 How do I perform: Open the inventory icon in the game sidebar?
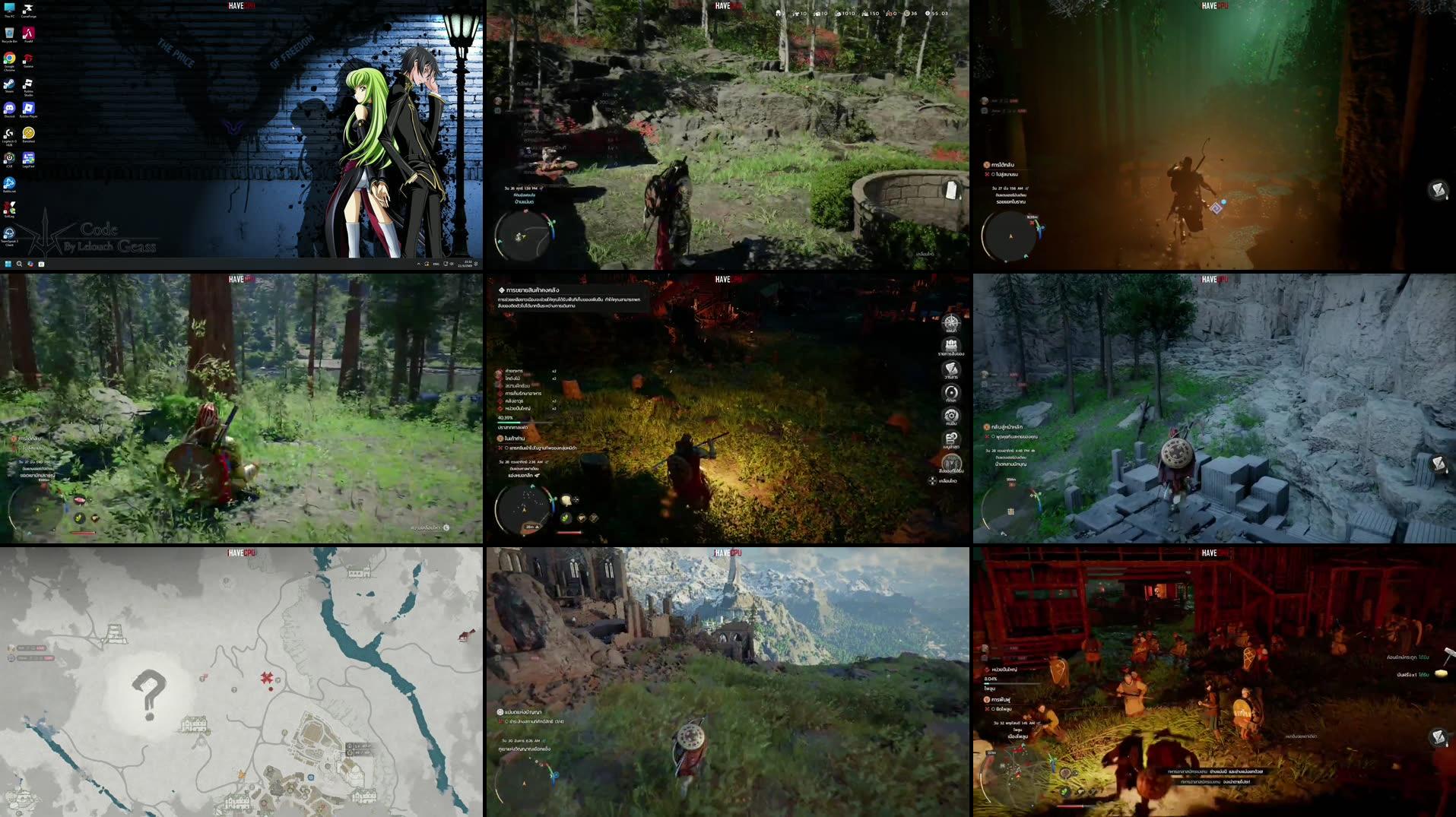(953, 344)
